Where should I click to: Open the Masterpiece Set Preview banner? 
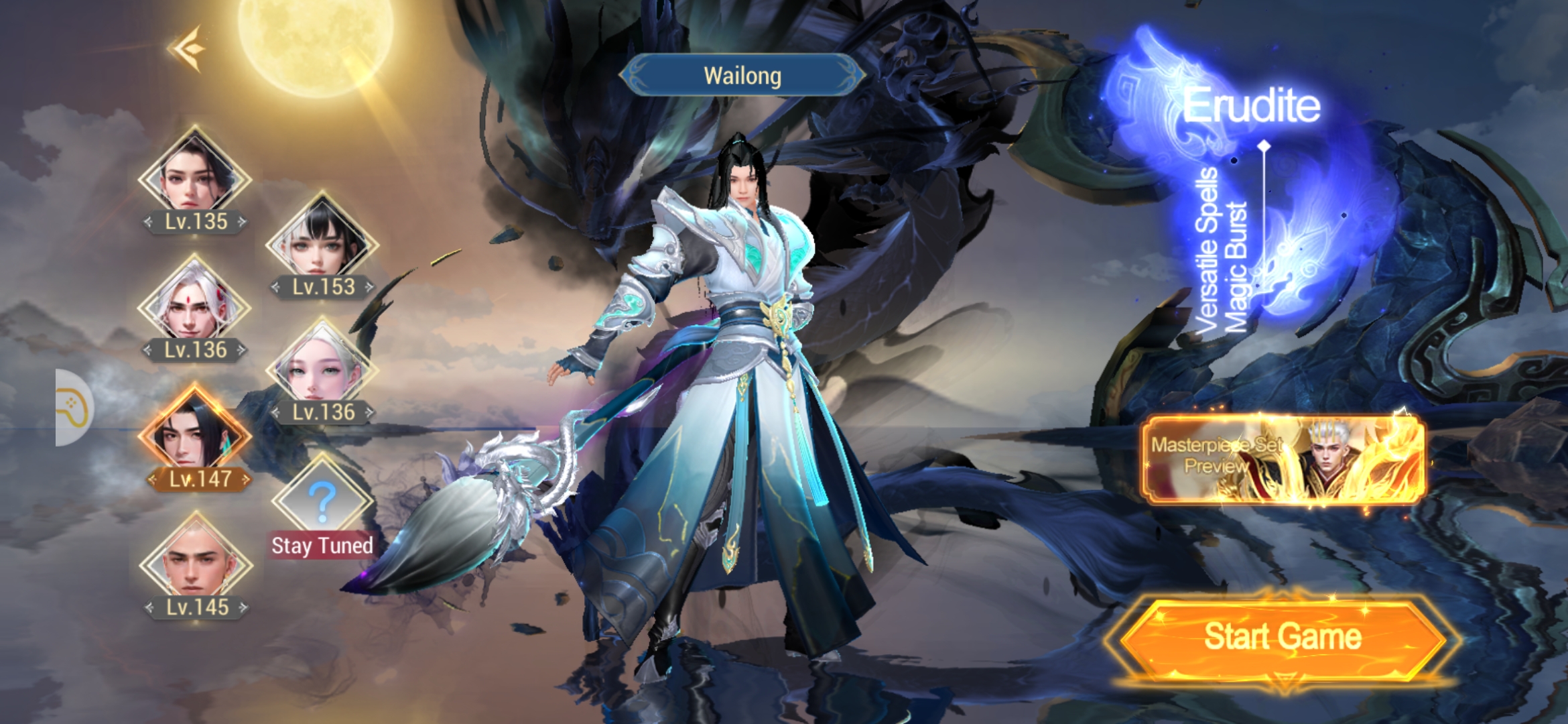coord(1282,459)
